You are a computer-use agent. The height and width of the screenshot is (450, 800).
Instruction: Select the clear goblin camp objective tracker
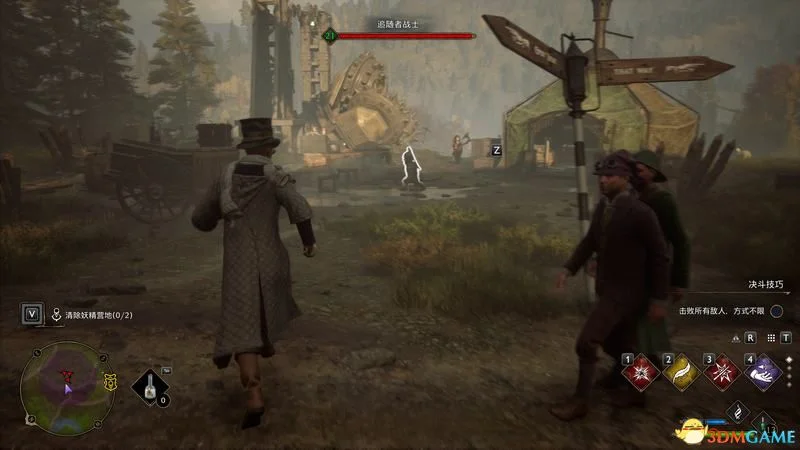[x=98, y=314]
